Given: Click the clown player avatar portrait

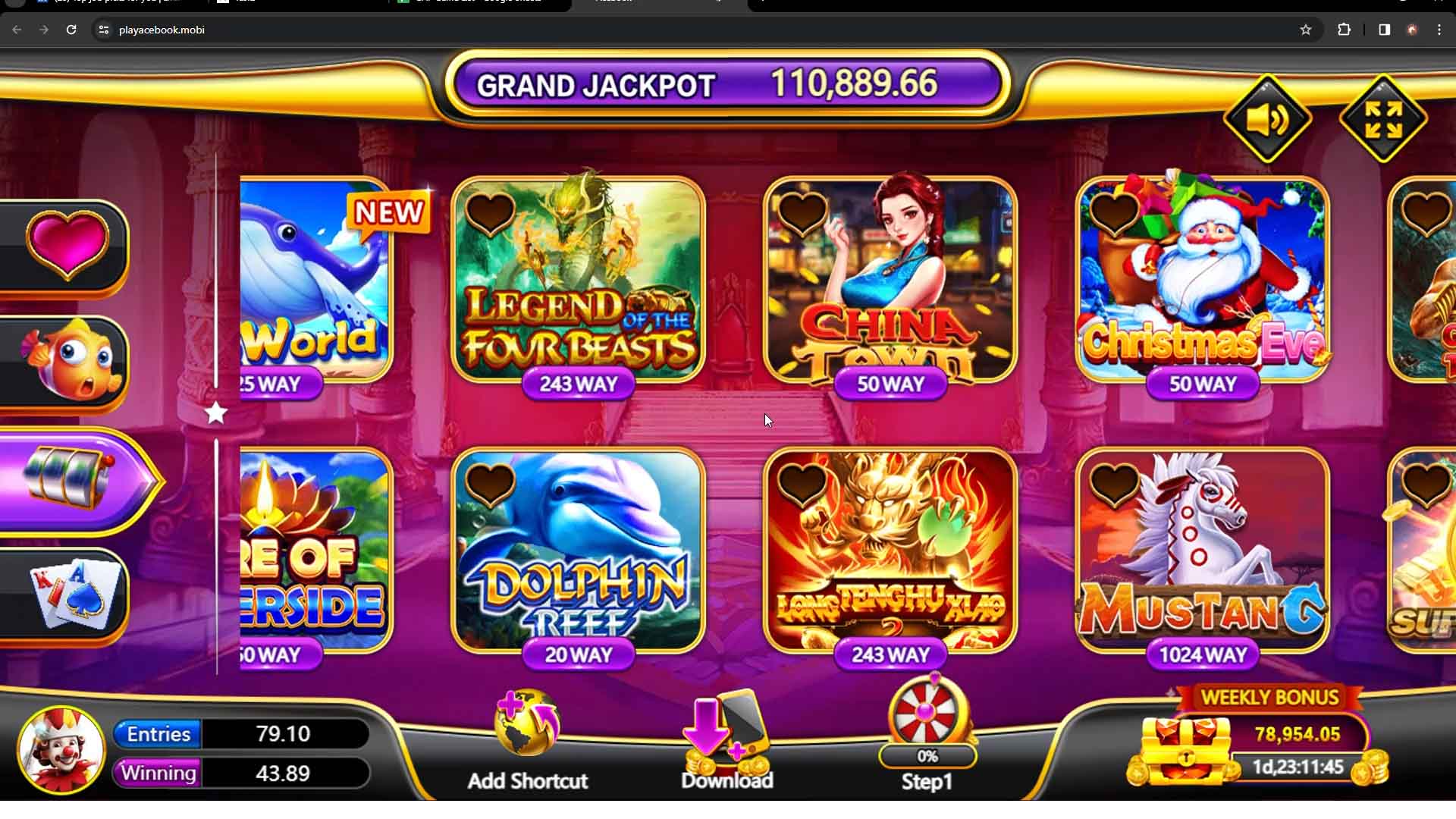Looking at the screenshot, I should 61,749.
